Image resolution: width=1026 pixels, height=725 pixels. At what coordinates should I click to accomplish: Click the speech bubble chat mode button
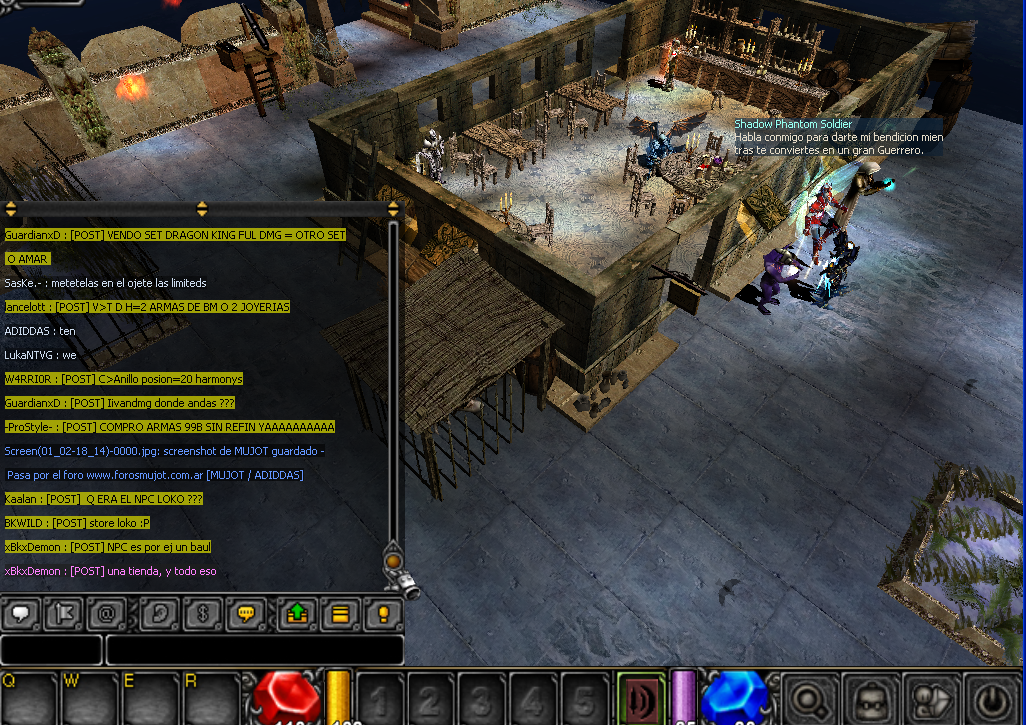[21, 613]
